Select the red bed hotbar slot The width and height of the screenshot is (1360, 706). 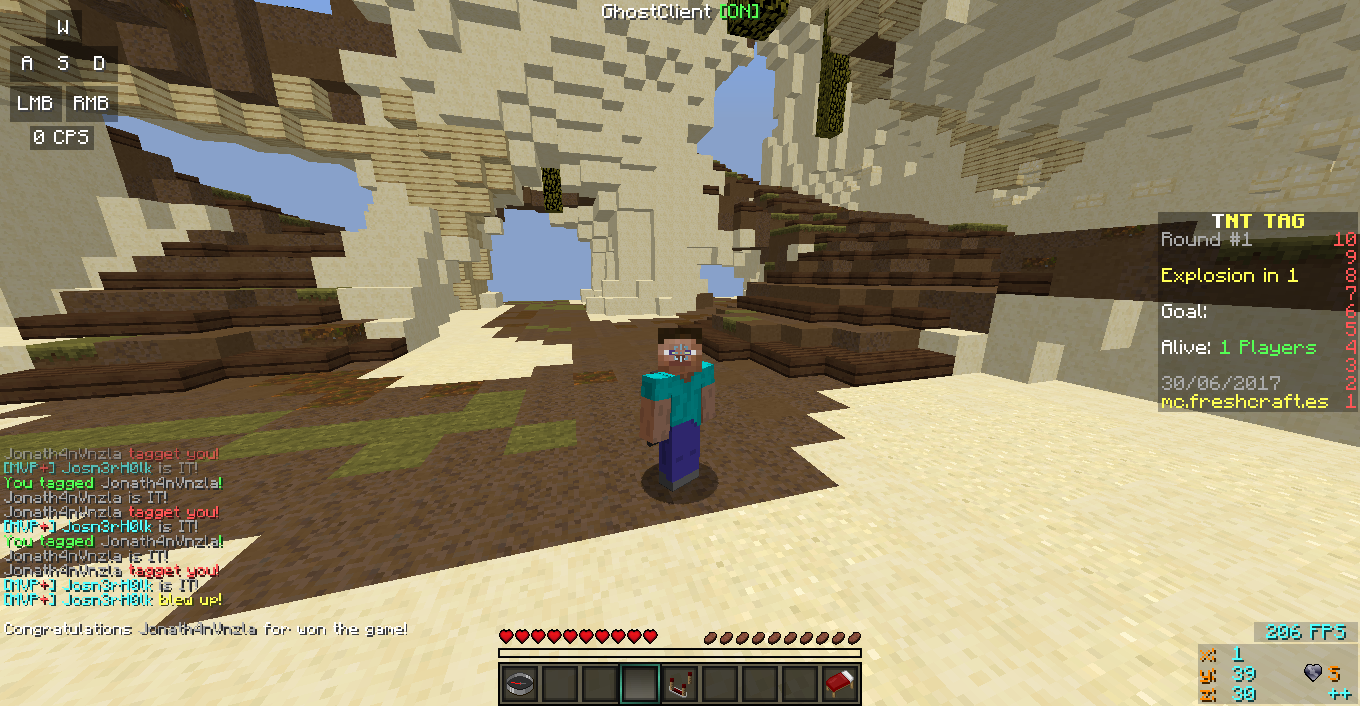point(840,684)
